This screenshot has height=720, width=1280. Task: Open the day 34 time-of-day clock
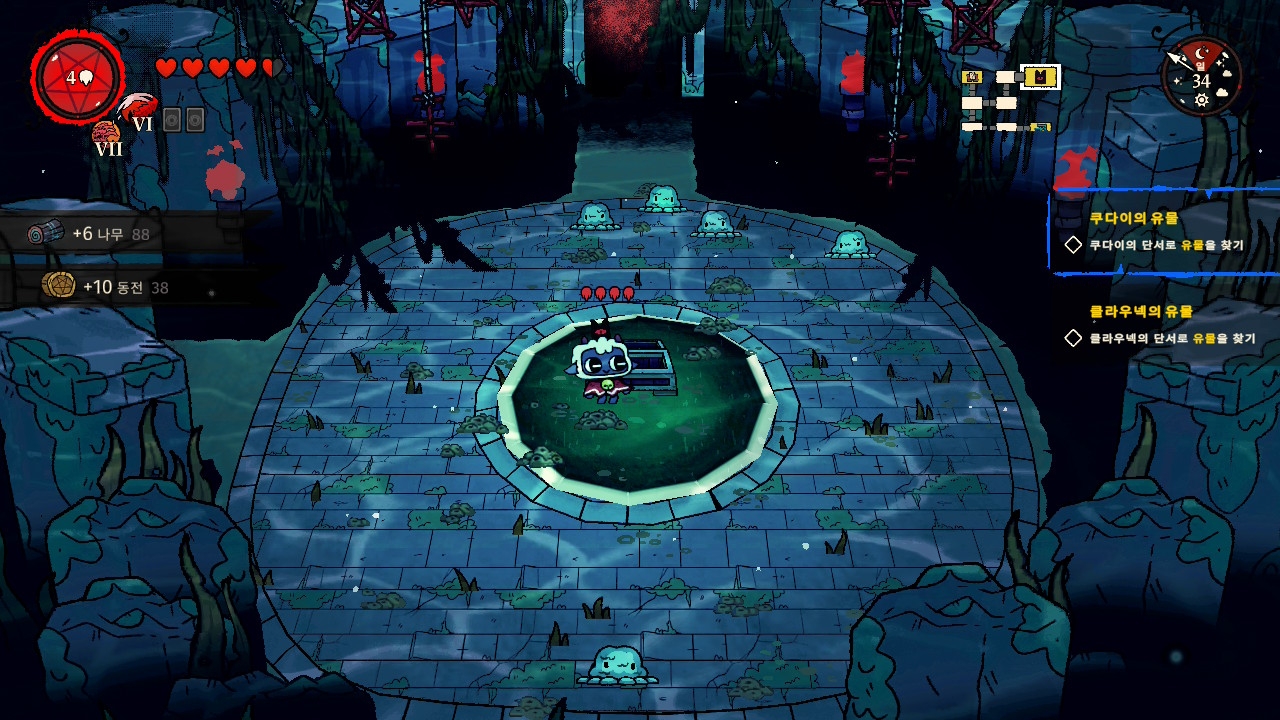1202,77
